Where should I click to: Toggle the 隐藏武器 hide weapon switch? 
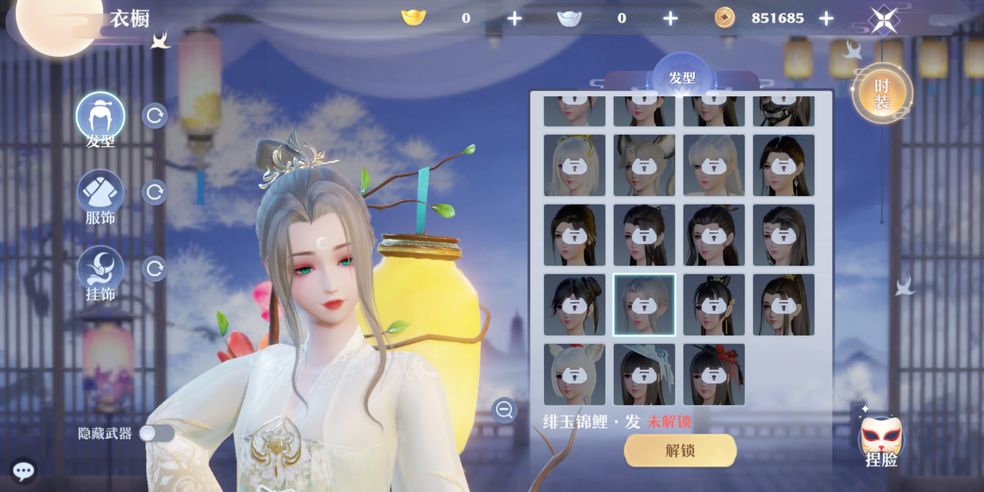point(155,433)
